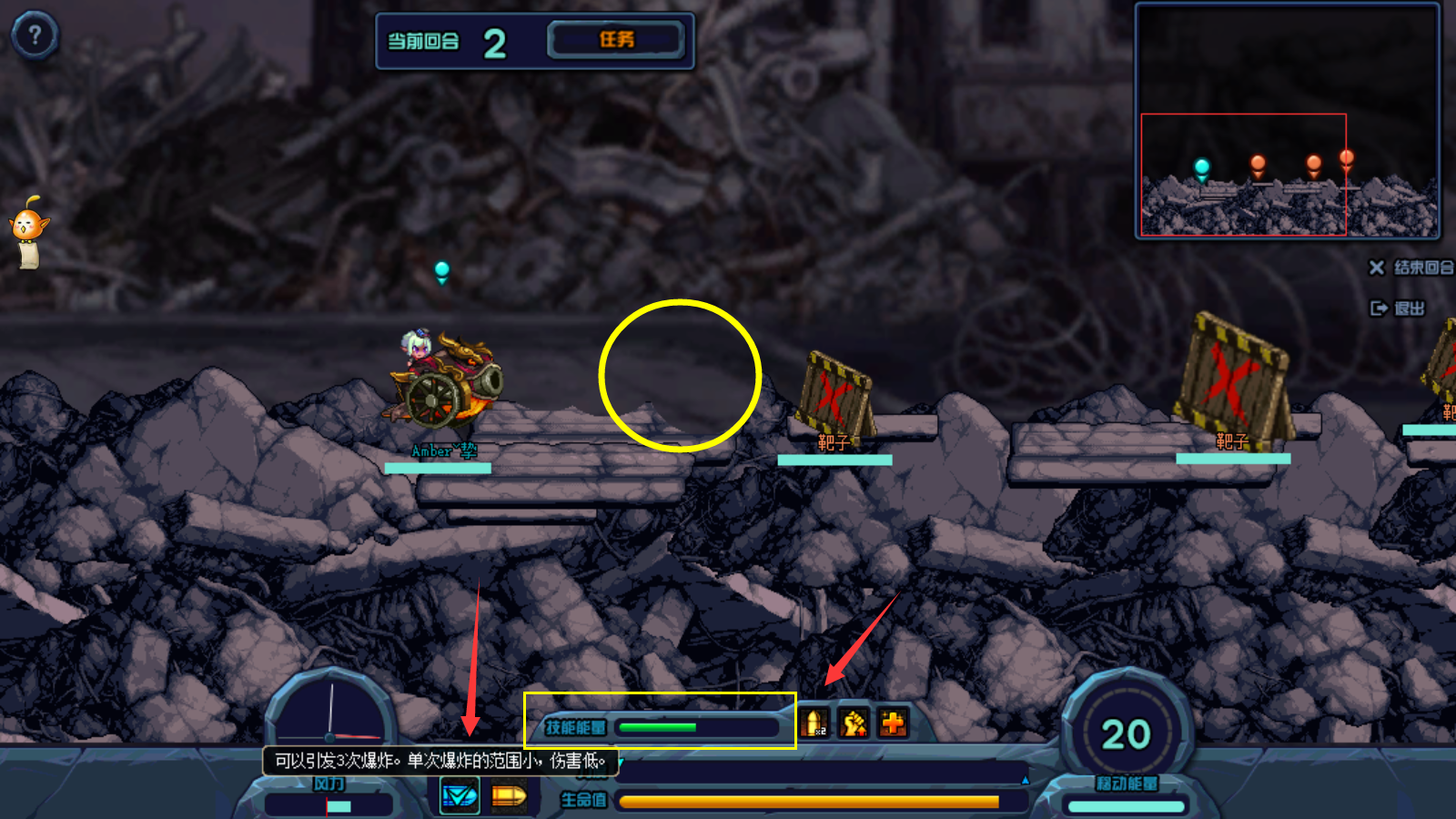Screen dimensions: 1456x819
Task: Open the help question mark button
Action: pos(35,35)
